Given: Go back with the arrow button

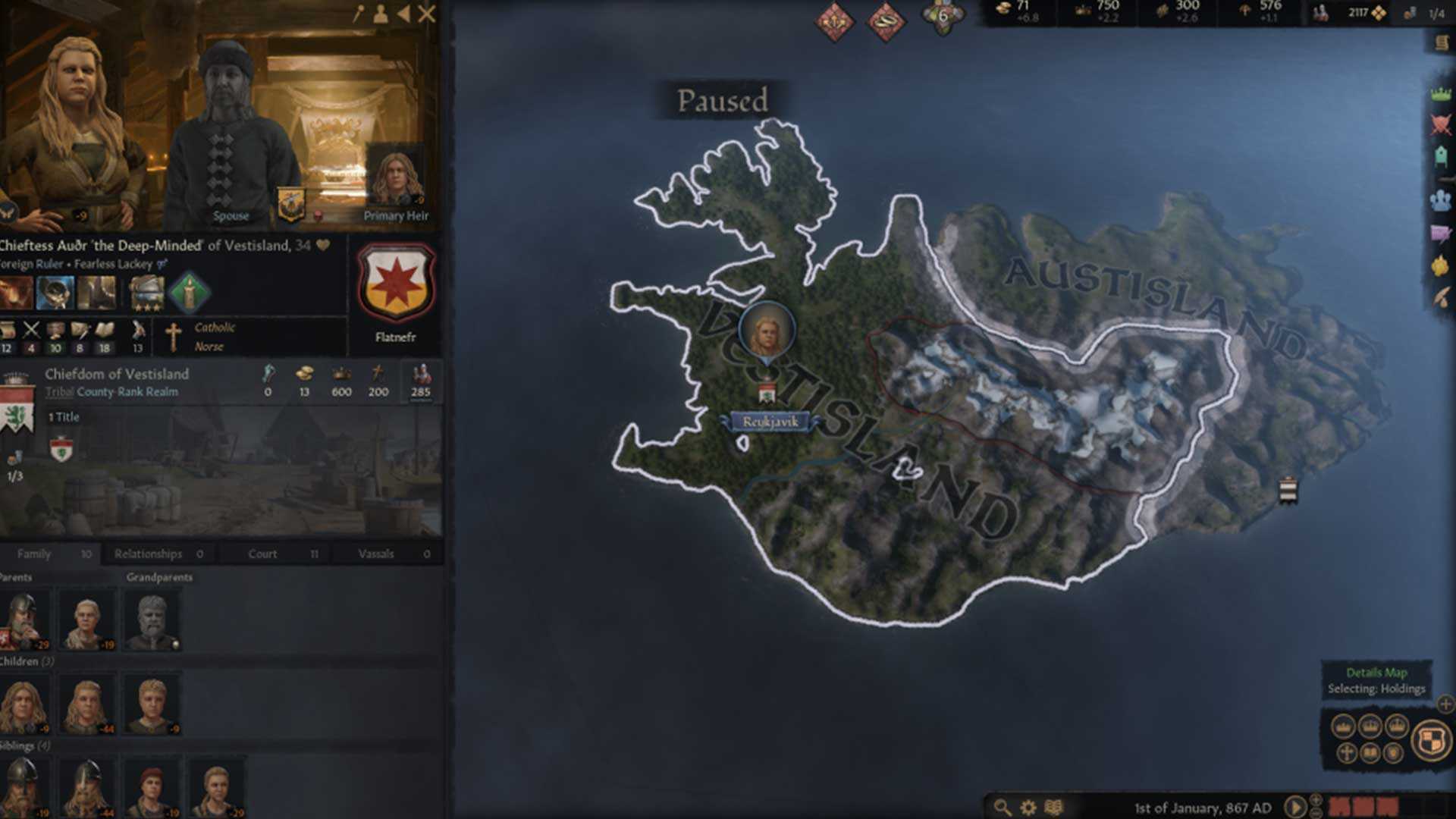Looking at the screenshot, I should 403,14.
